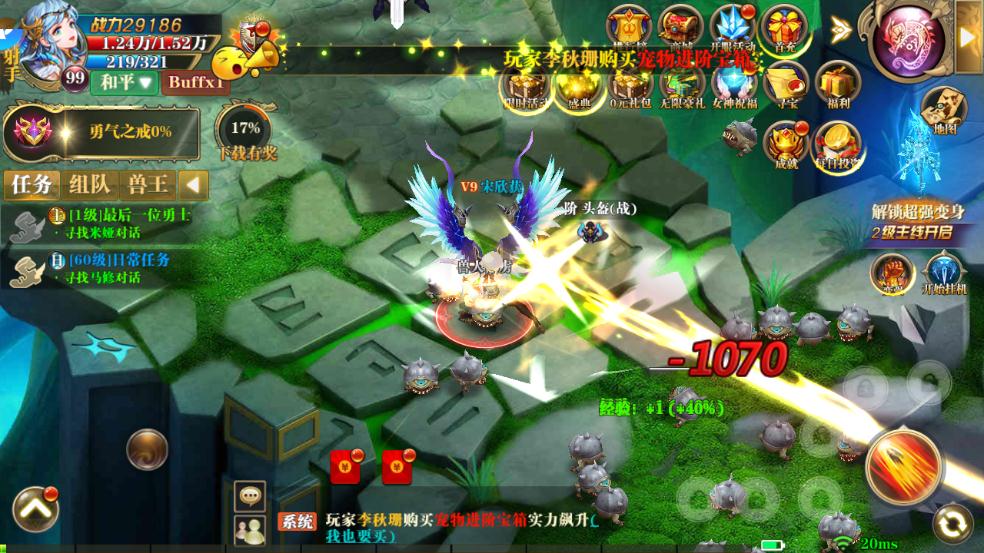Open the 福利 welfare gift box

tap(837, 84)
